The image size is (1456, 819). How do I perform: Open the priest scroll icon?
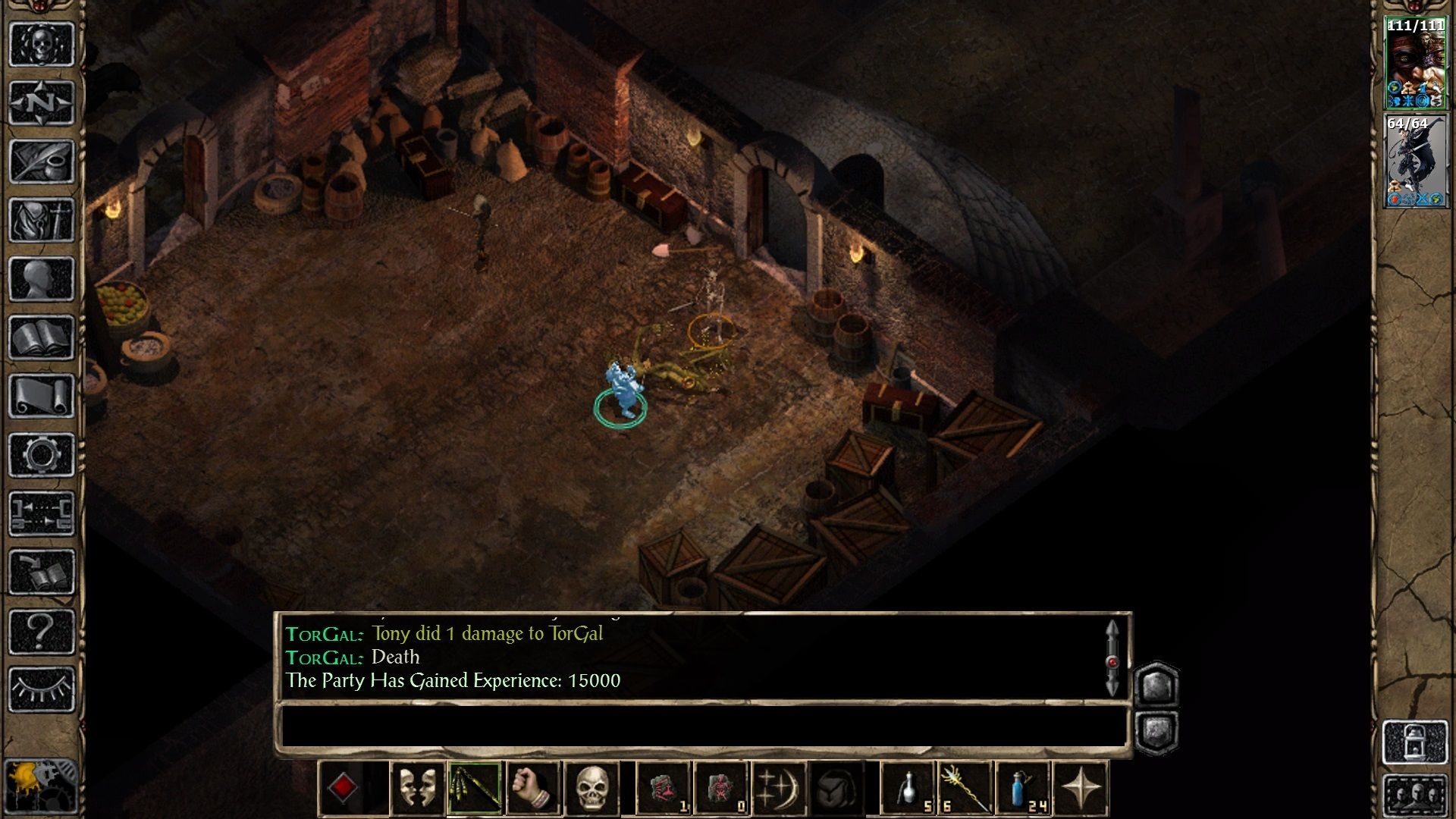coord(42,396)
